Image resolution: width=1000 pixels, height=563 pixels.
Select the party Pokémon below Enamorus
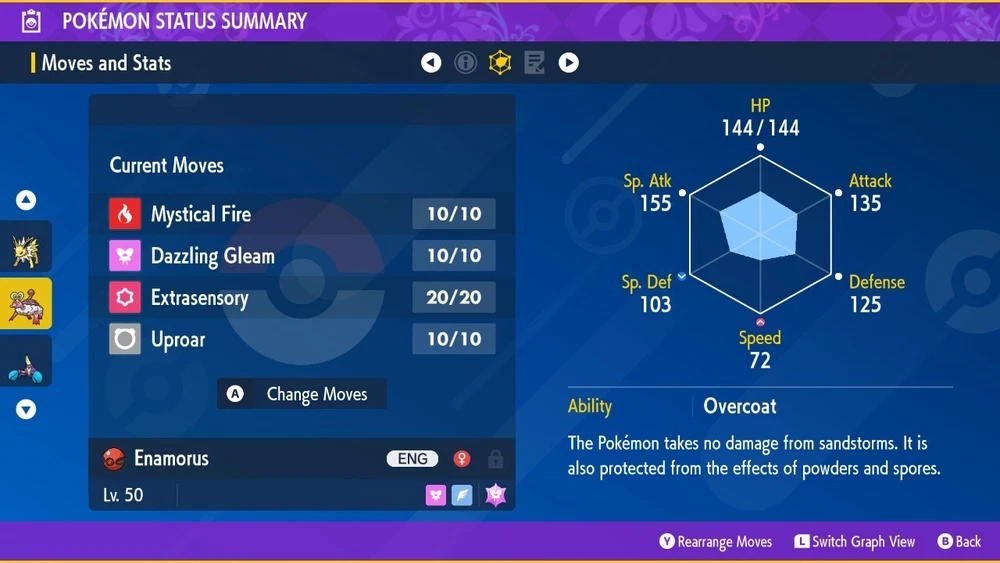point(25,360)
